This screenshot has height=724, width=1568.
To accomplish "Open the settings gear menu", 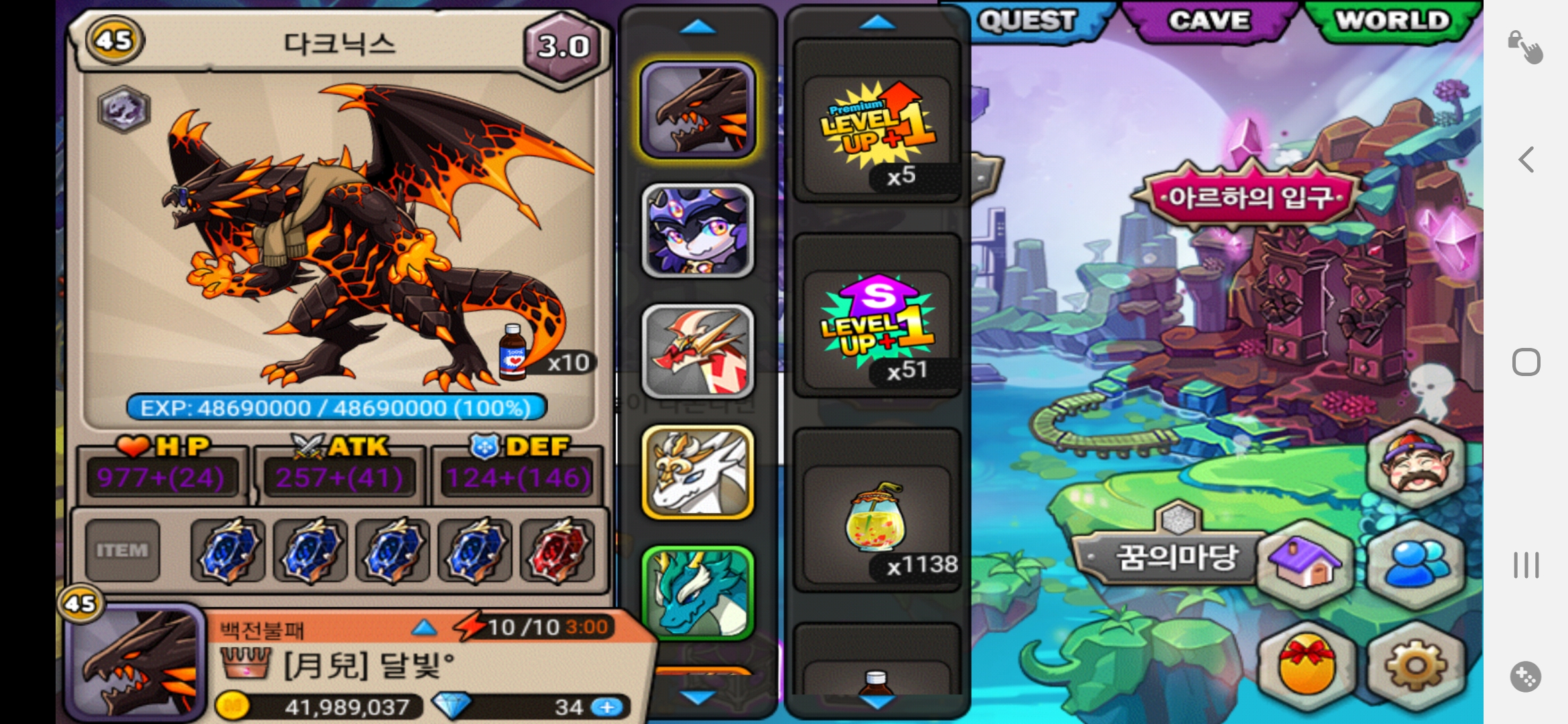I will pyautogui.click(x=1415, y=666).
